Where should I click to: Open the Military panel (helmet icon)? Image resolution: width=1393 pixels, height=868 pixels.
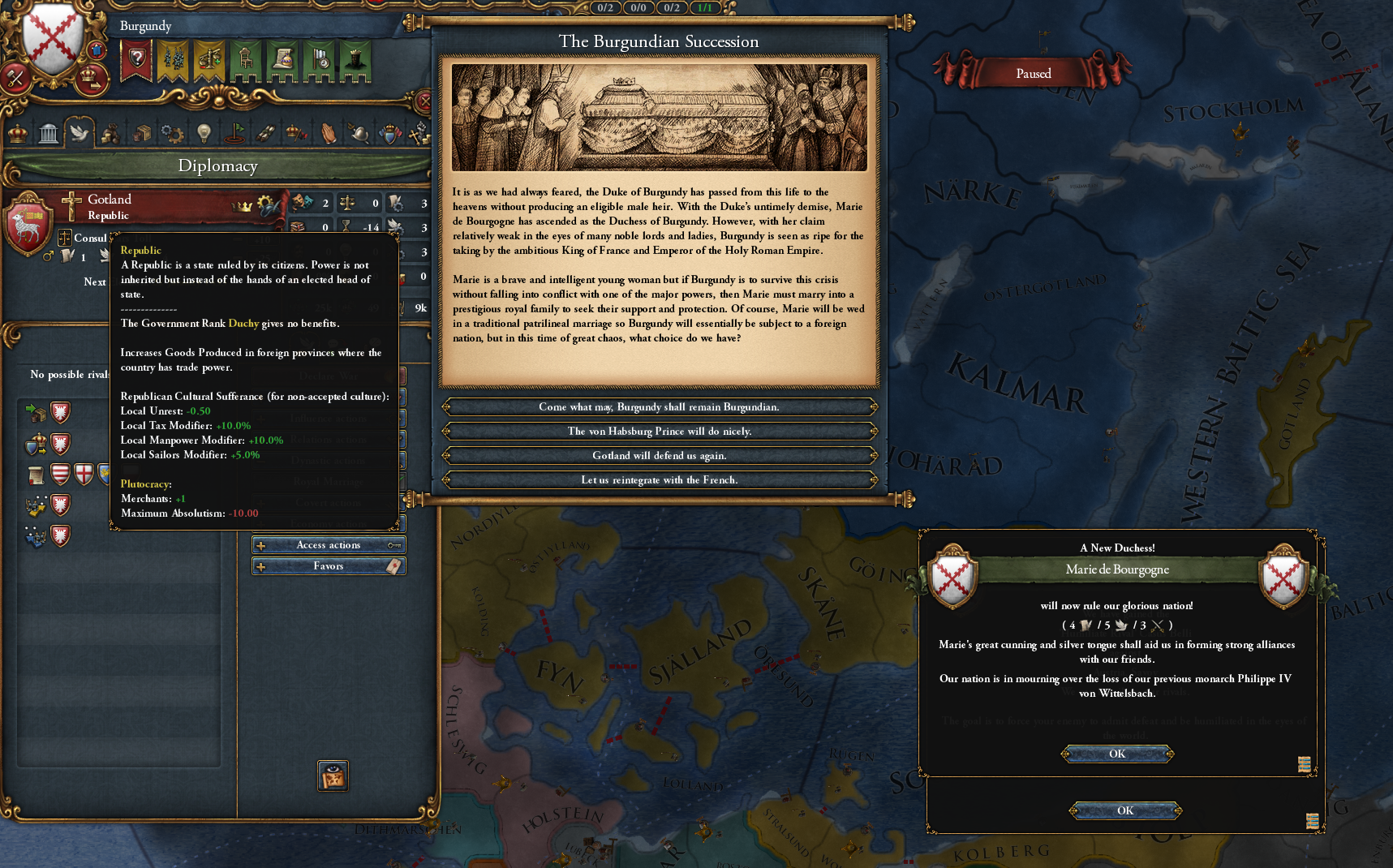(360, 132)
